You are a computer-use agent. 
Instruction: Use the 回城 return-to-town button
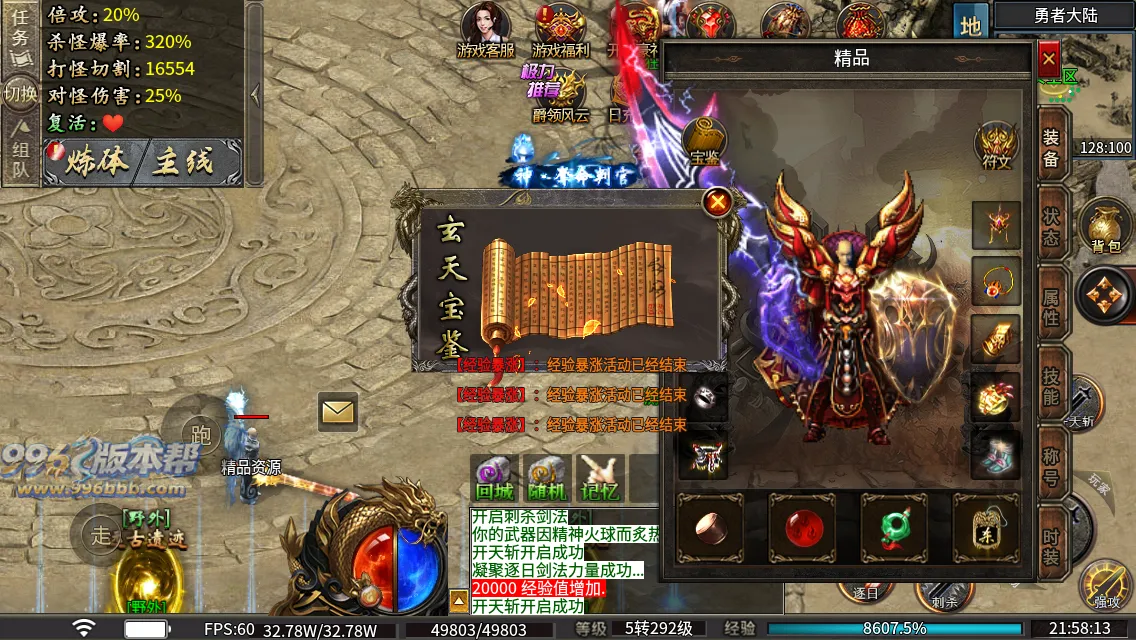click(x=494, y=478)
